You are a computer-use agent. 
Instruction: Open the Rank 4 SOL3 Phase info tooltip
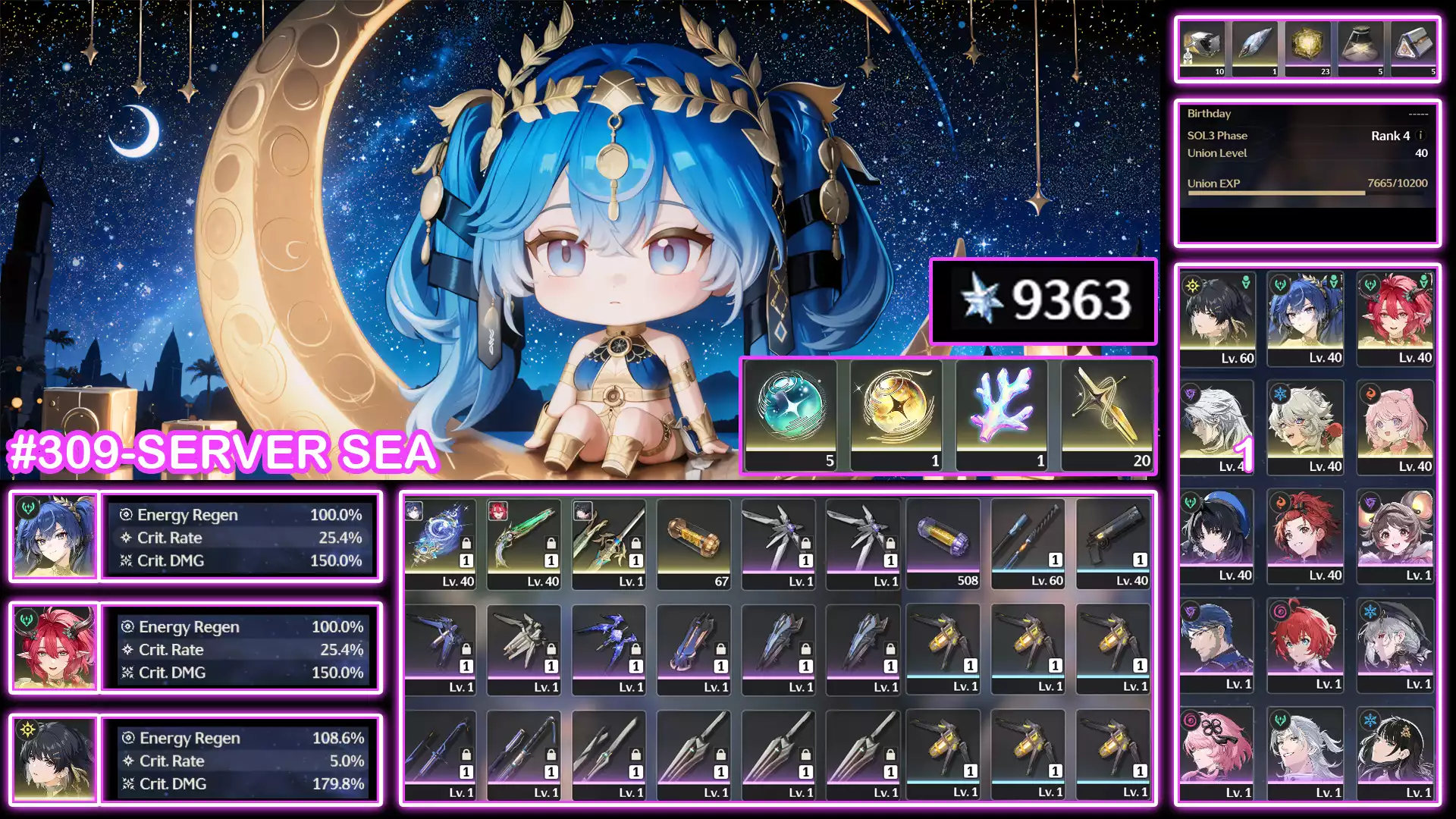tap(1420, 136)
